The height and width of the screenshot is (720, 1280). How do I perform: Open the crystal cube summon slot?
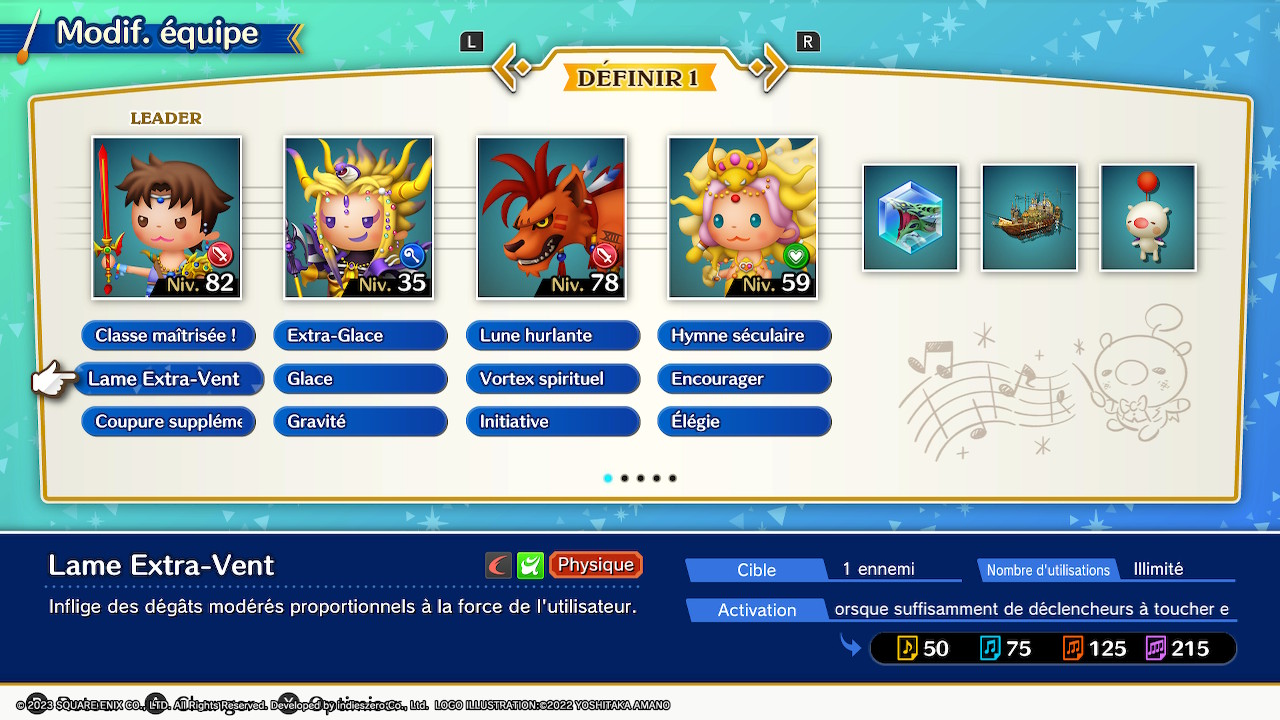click(910, 218)
